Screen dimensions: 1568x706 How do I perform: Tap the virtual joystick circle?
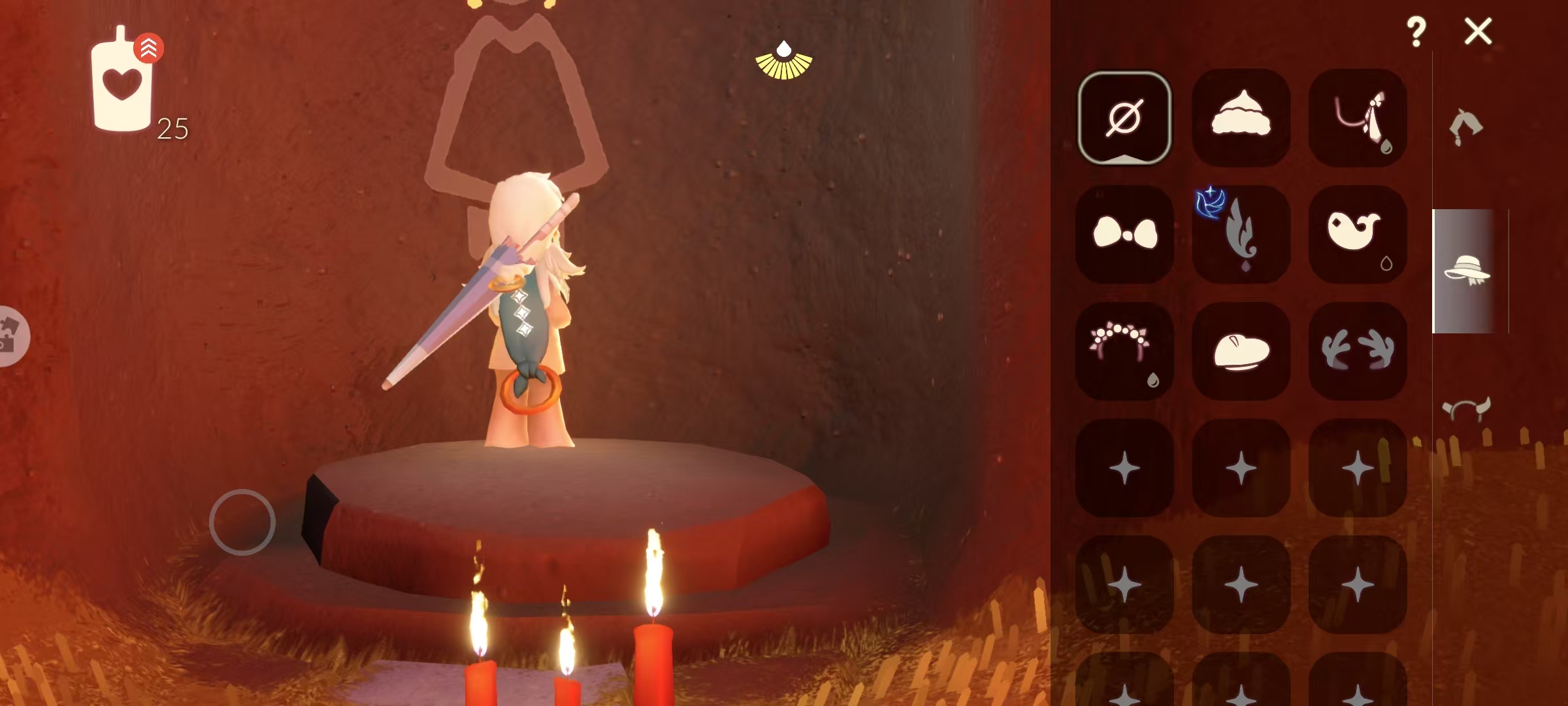coord(242,522)
